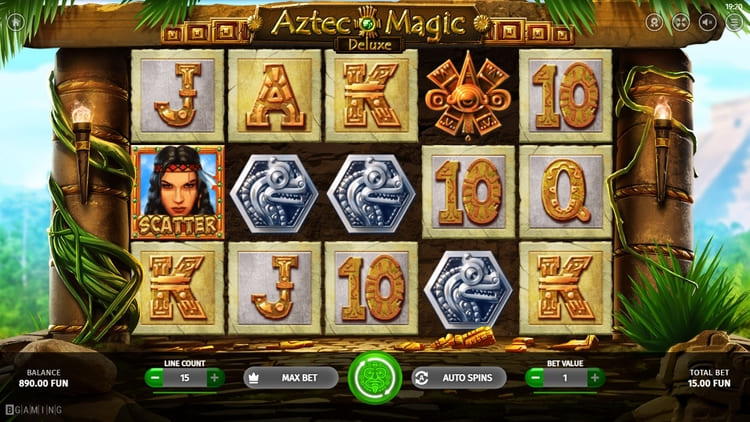Viewport: 750px width, 422px height.
Task: Increase the line count
Action: [x=214, y=378]
